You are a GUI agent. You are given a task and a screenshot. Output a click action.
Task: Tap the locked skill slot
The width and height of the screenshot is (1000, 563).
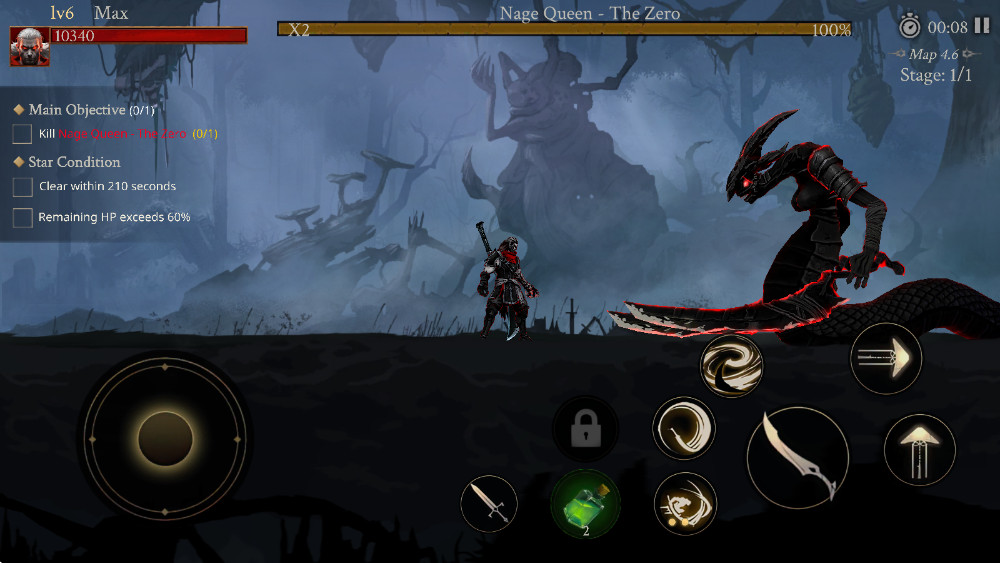tap(586, 430)
